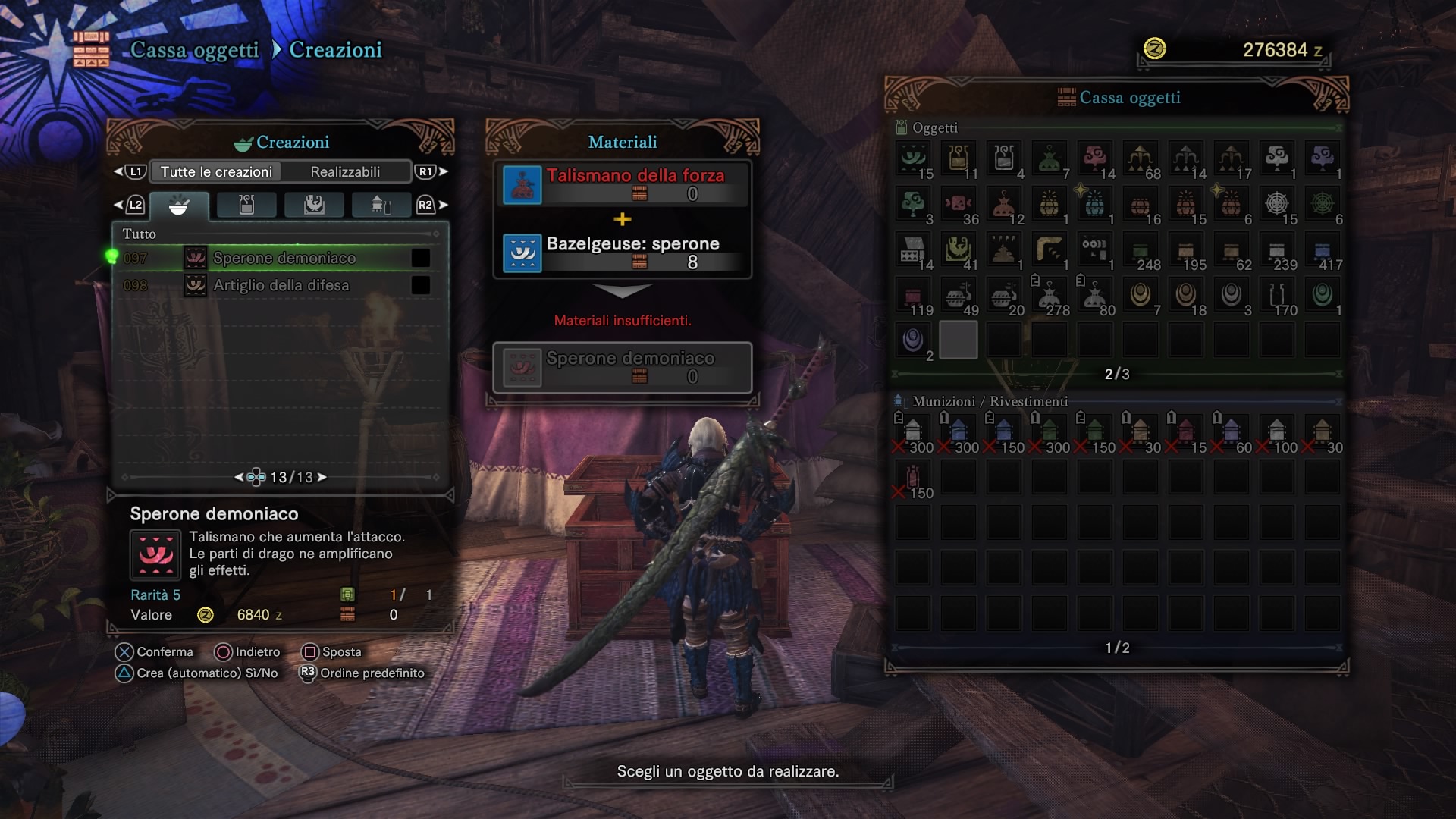The image size is (1456, 819).
Task: Select the pink candy-shaped item slot
Action: (959, 204)
